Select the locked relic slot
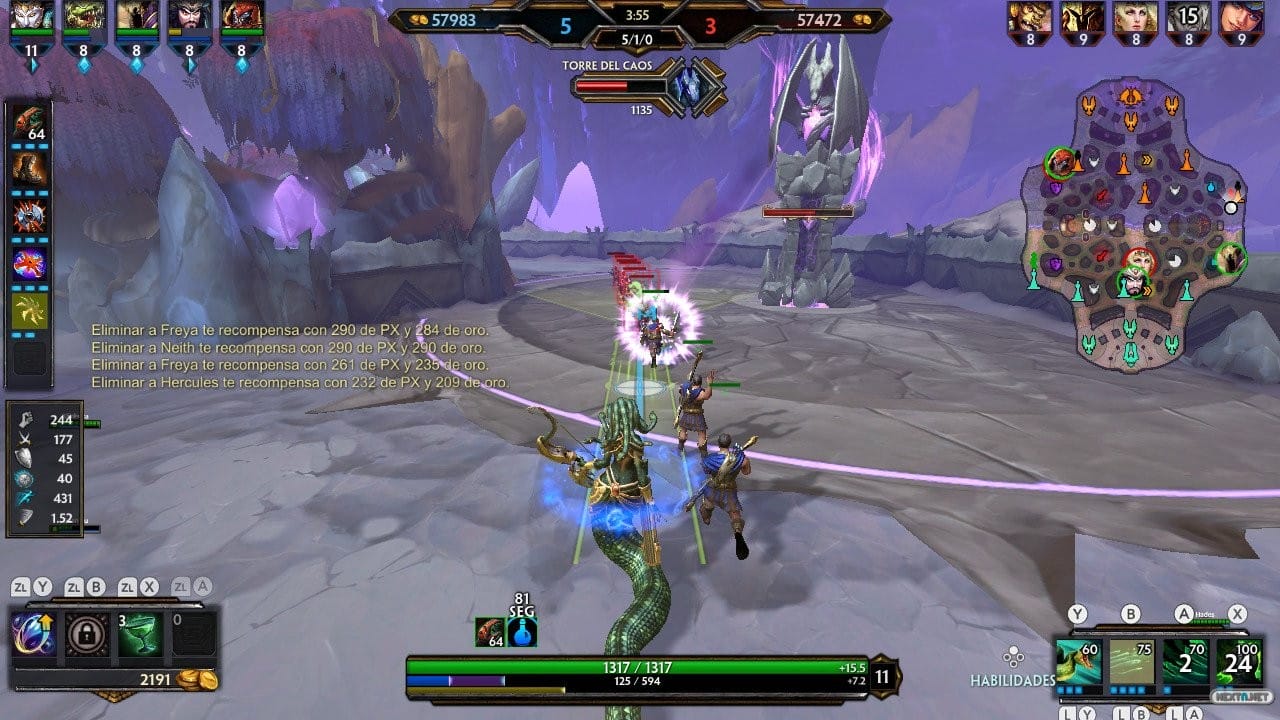Image resolution: width=1280 pixels, height=720 pixels. point(85,633)
